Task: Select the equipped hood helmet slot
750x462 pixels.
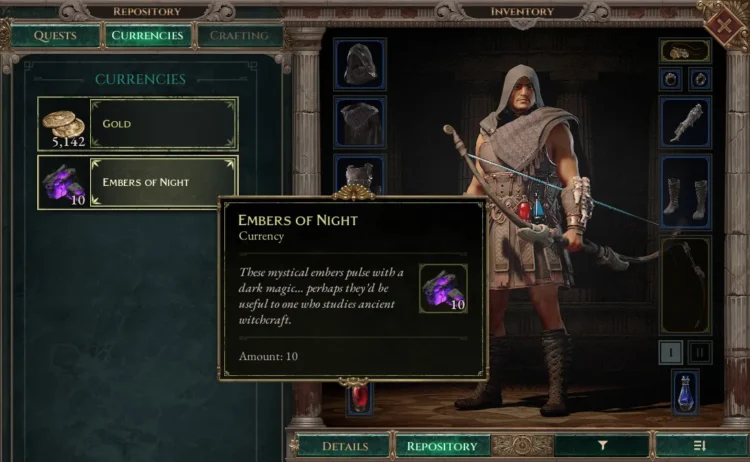Action: point(359,65)
